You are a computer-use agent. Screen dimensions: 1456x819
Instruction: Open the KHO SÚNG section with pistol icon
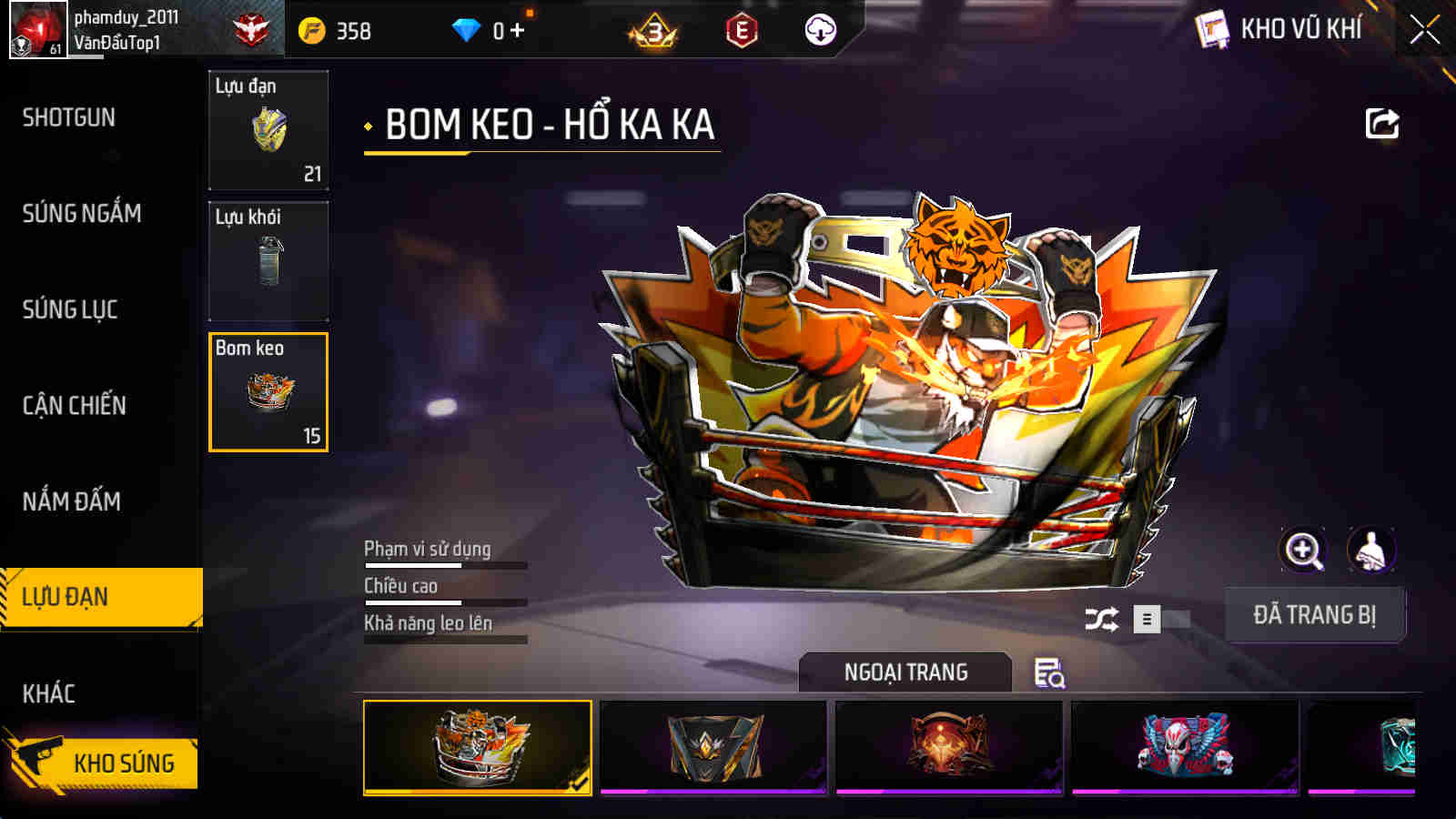pyautogui.click(x=100, y=763)
